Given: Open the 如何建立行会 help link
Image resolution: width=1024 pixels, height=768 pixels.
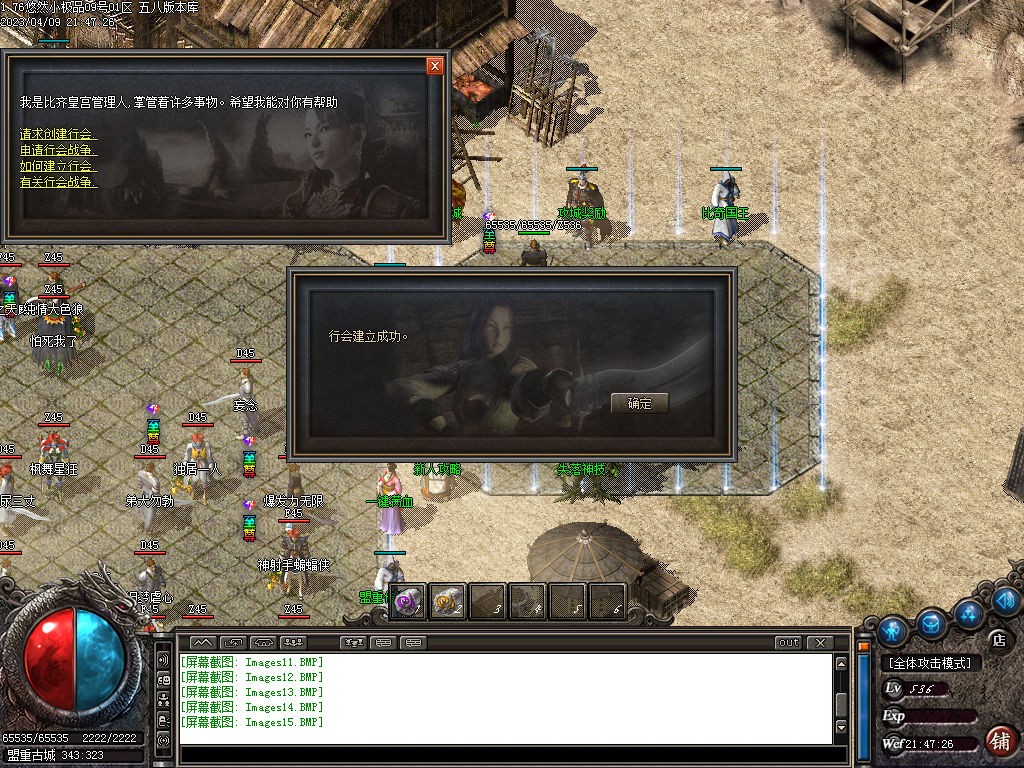Looking at the screenshot, I should click(x=59, y=166).
